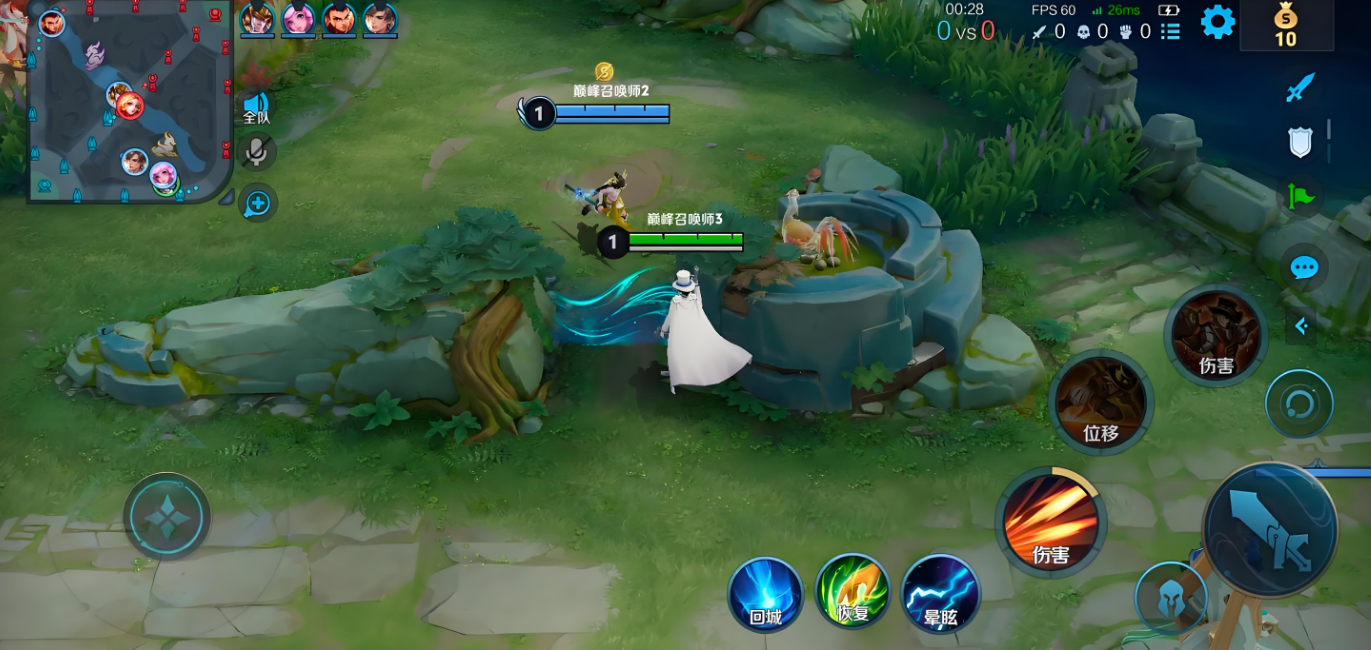This screenshot has width=1371, height=650.
Task: Cast the hat-wearing figure 伤害 skill
Action: (x=1216, y=336)
